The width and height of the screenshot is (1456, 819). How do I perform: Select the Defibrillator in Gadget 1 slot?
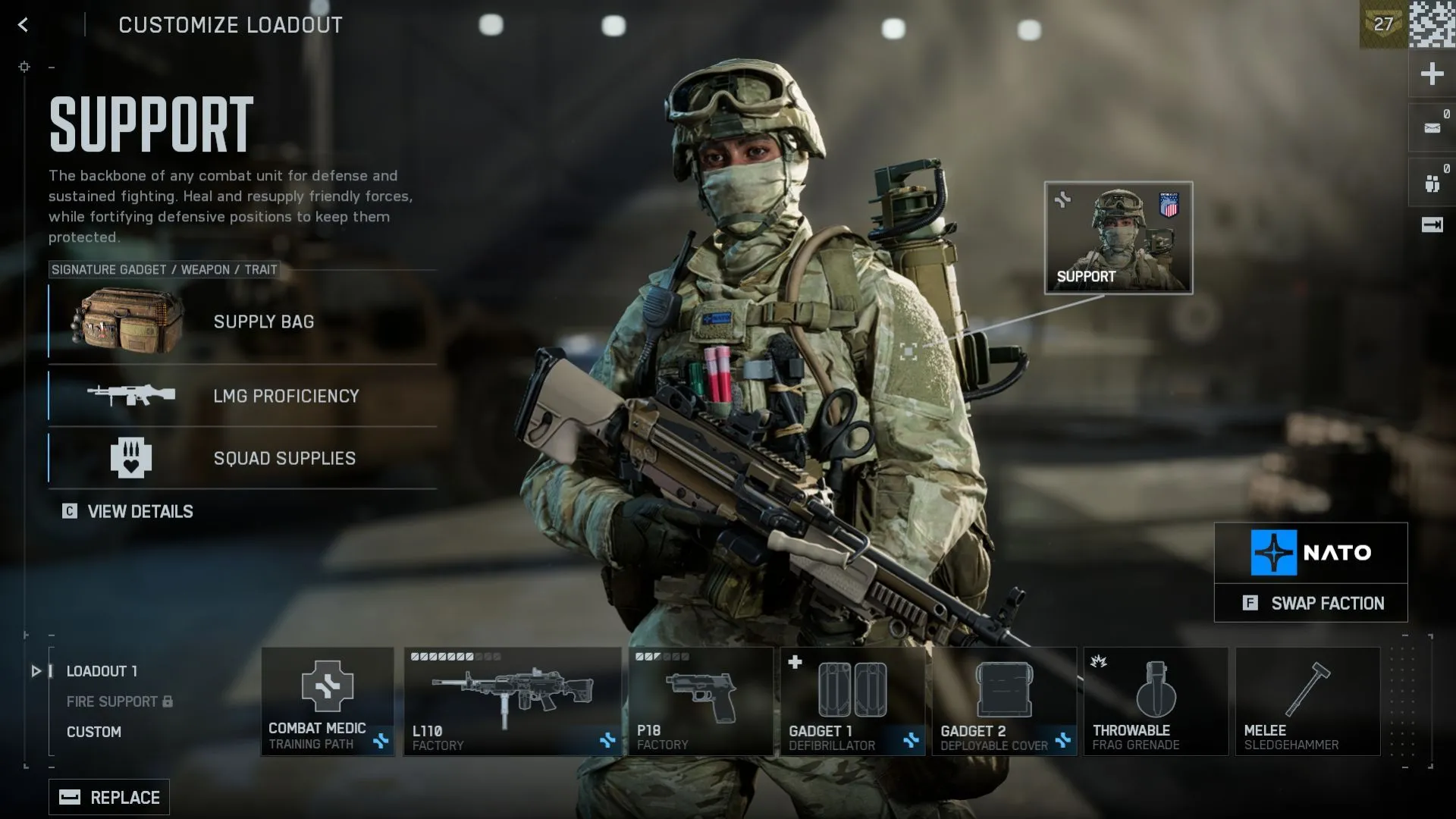(x=852, y=701)
